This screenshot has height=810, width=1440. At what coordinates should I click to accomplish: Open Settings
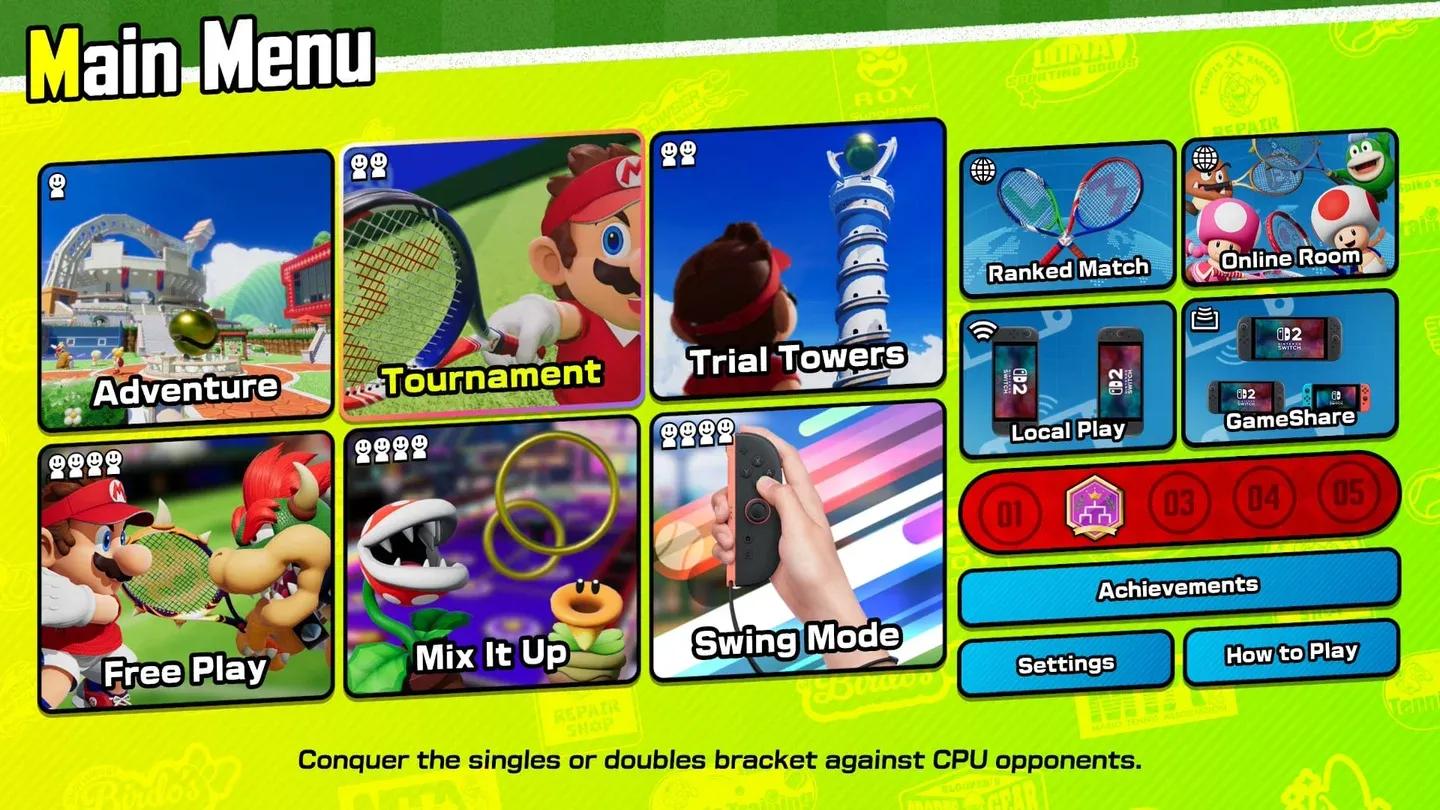tap(1064, 661)
